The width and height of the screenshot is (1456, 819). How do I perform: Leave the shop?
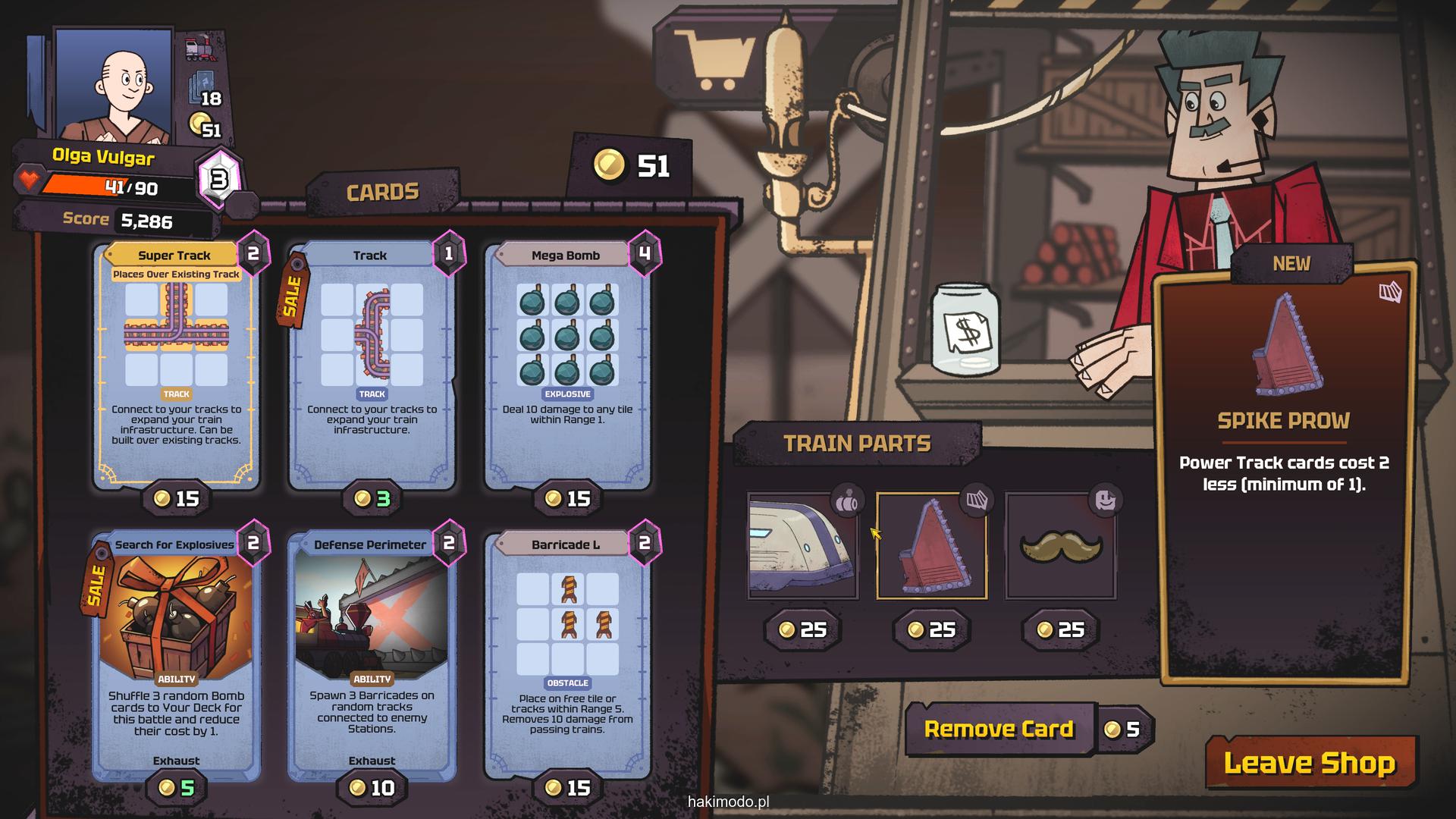tap(1310, 763)
